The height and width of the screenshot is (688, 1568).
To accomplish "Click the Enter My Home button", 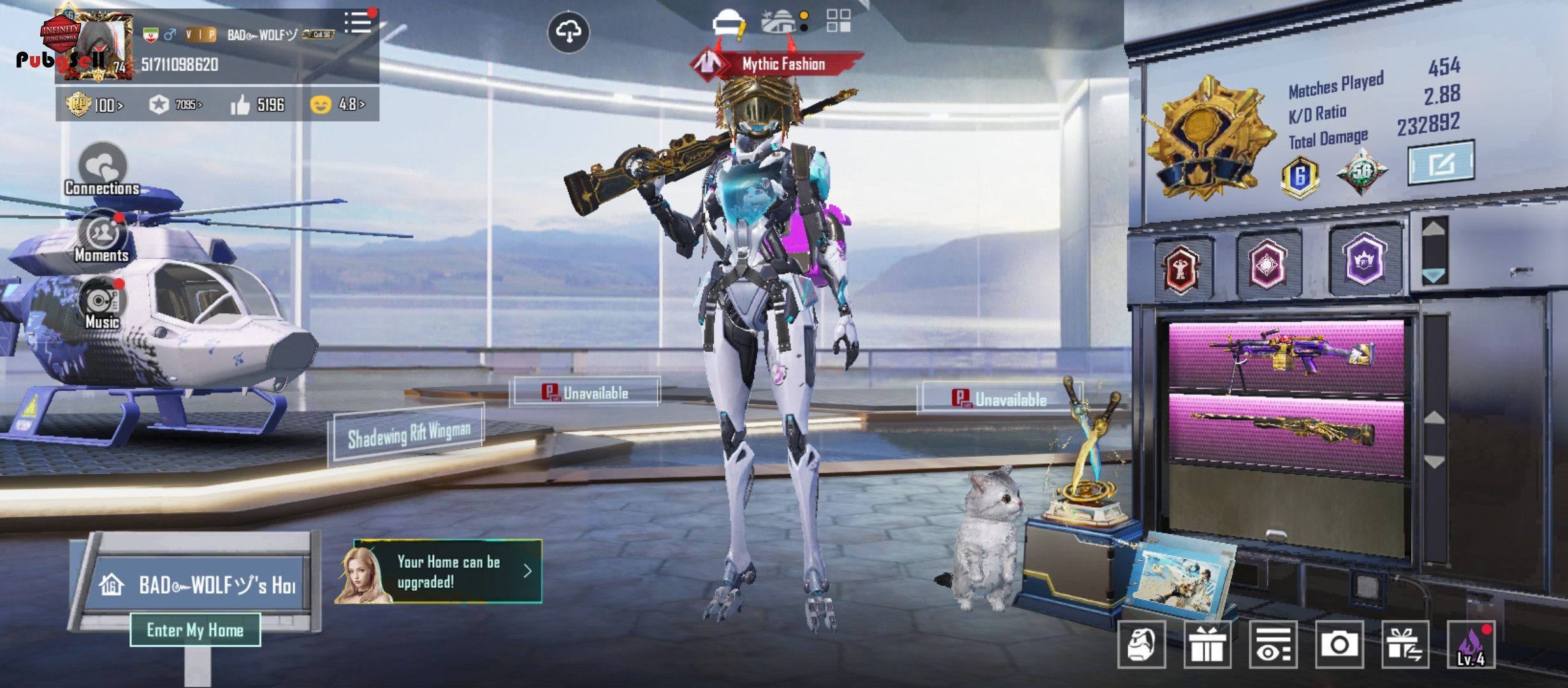I will [195, 630].
